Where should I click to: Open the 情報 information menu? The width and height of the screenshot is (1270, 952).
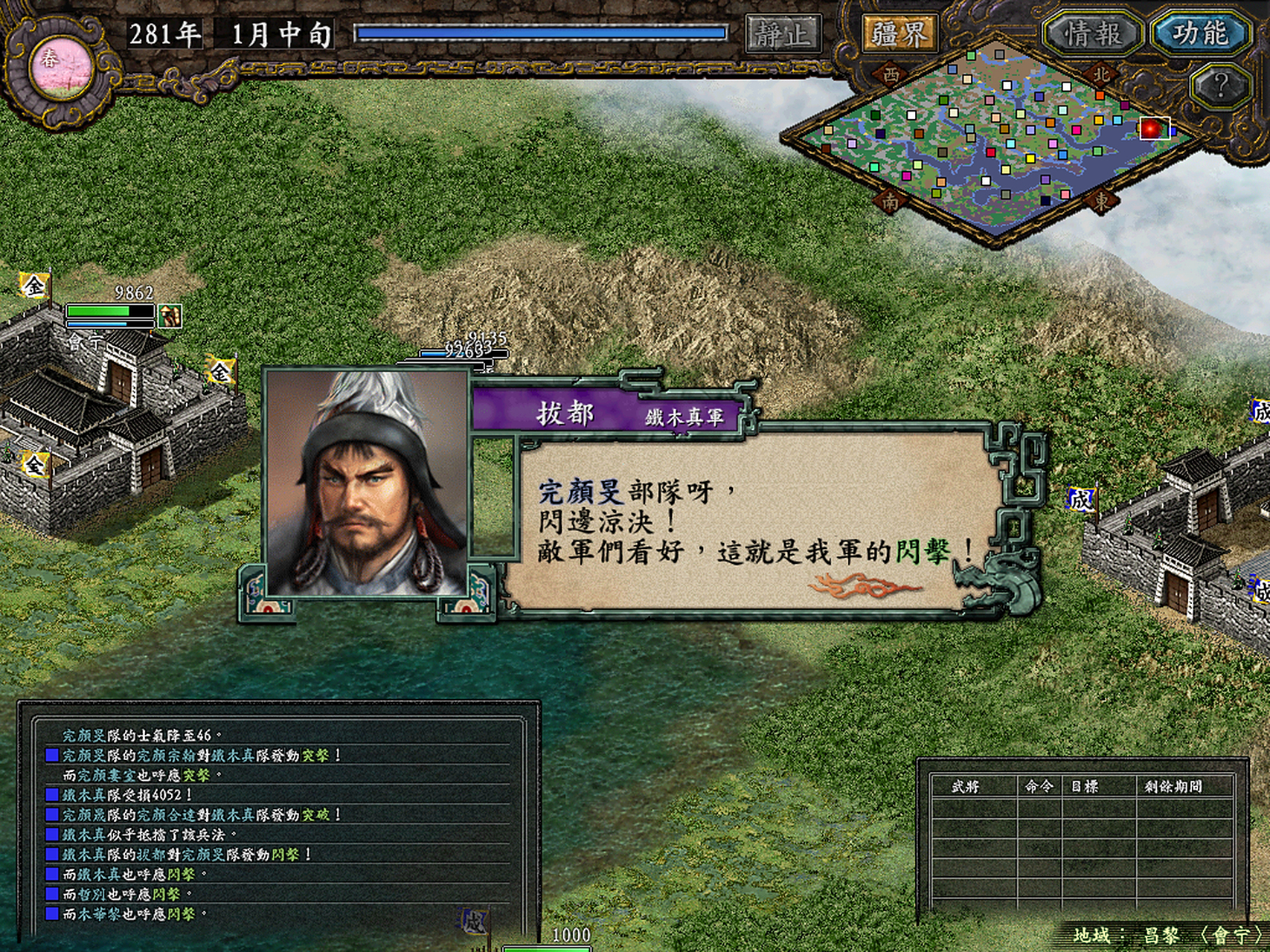pos(1091,33)
